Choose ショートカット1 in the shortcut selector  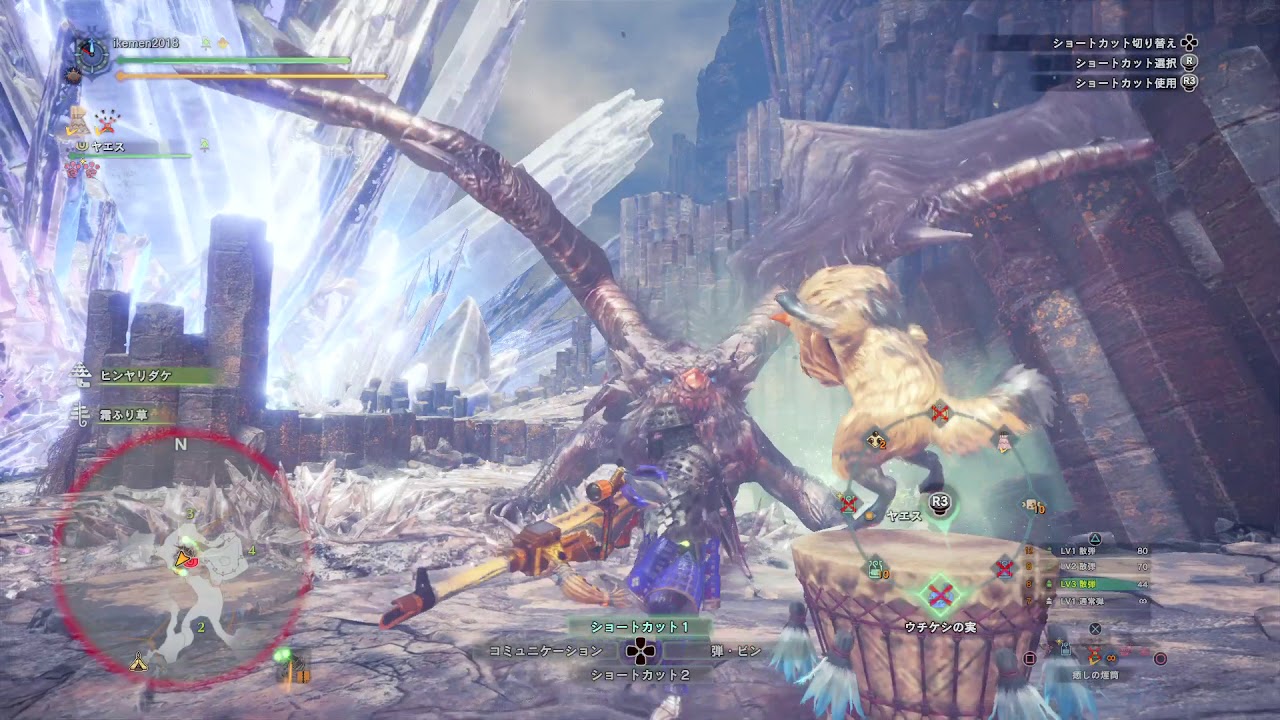click(x=640, y=627)
